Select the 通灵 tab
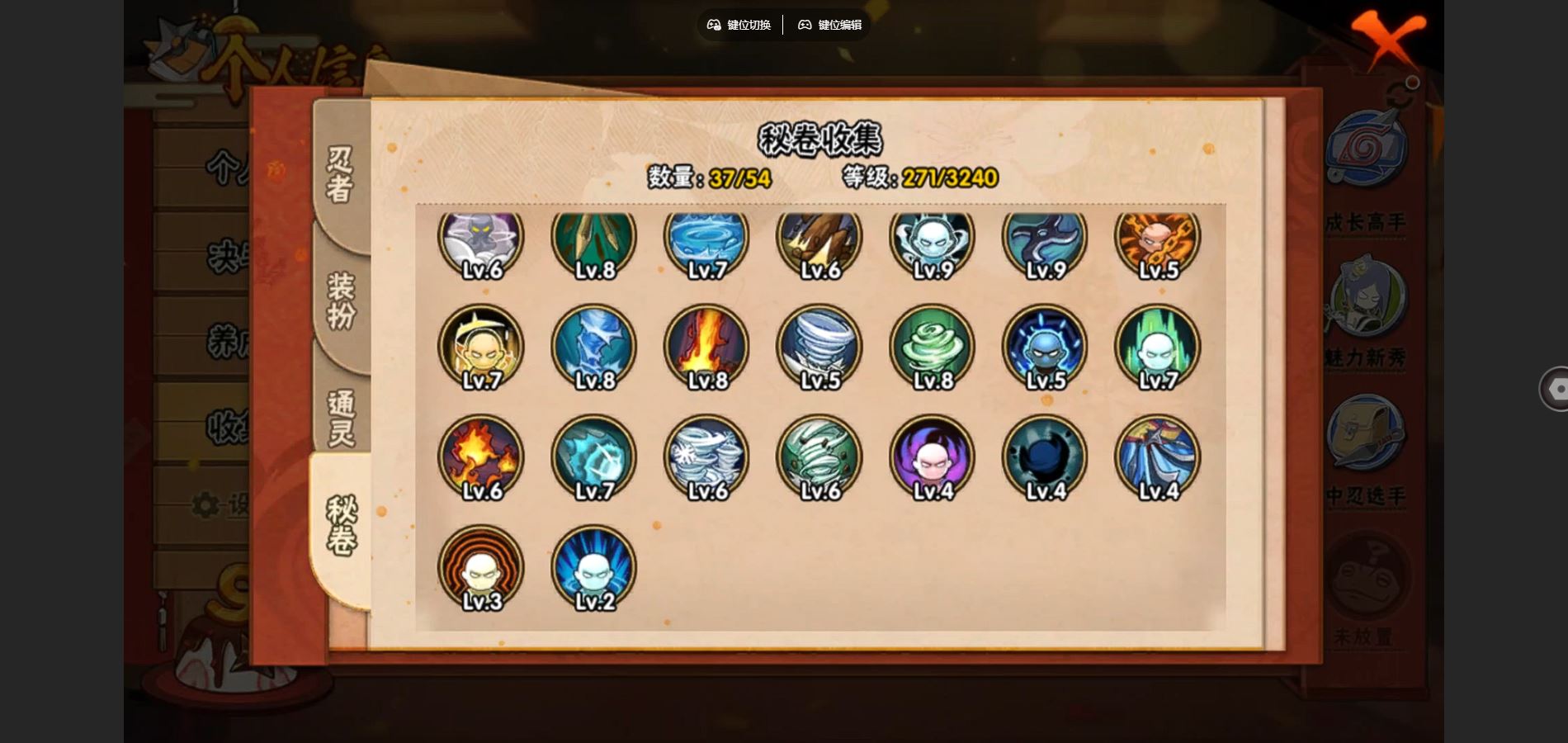 pos(340,418)
